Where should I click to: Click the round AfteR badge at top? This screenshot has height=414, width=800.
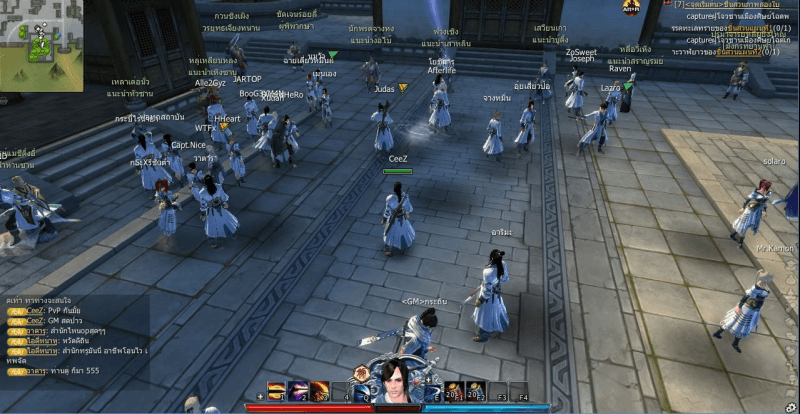click(x=630, y=7)
